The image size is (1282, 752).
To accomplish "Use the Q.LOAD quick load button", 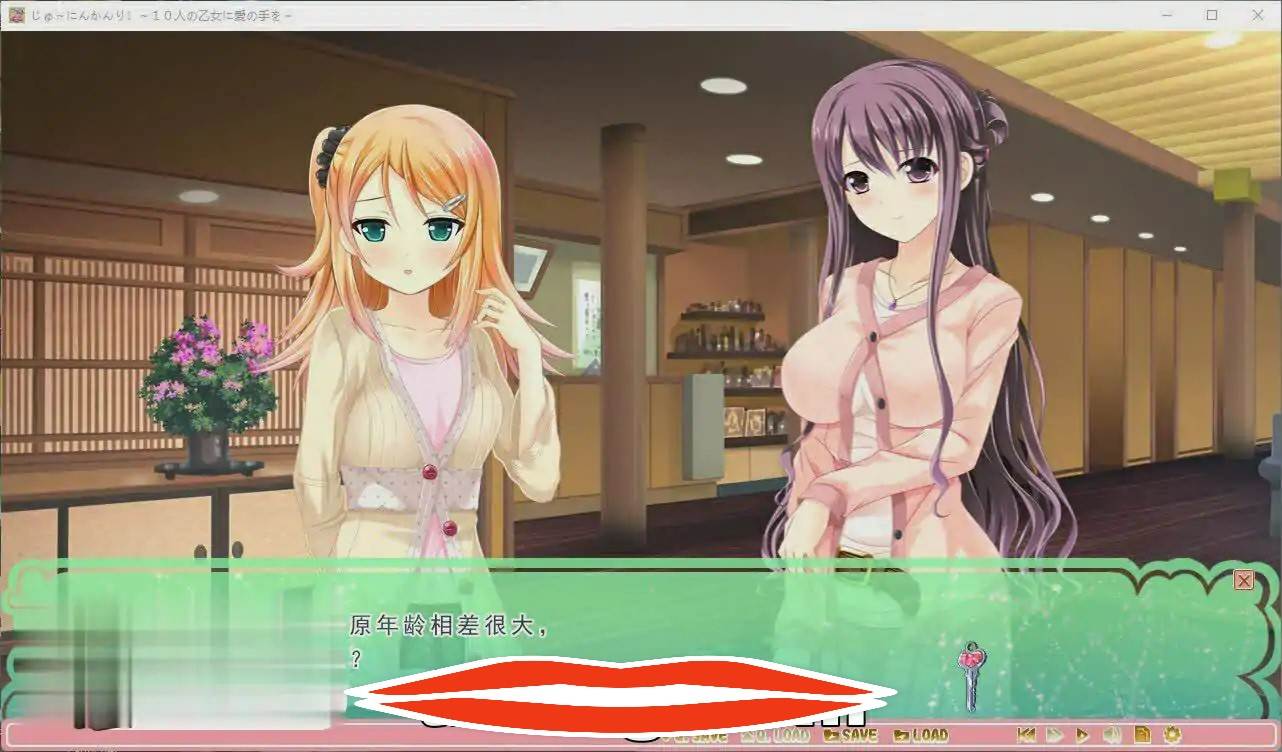I will [776, 735].
